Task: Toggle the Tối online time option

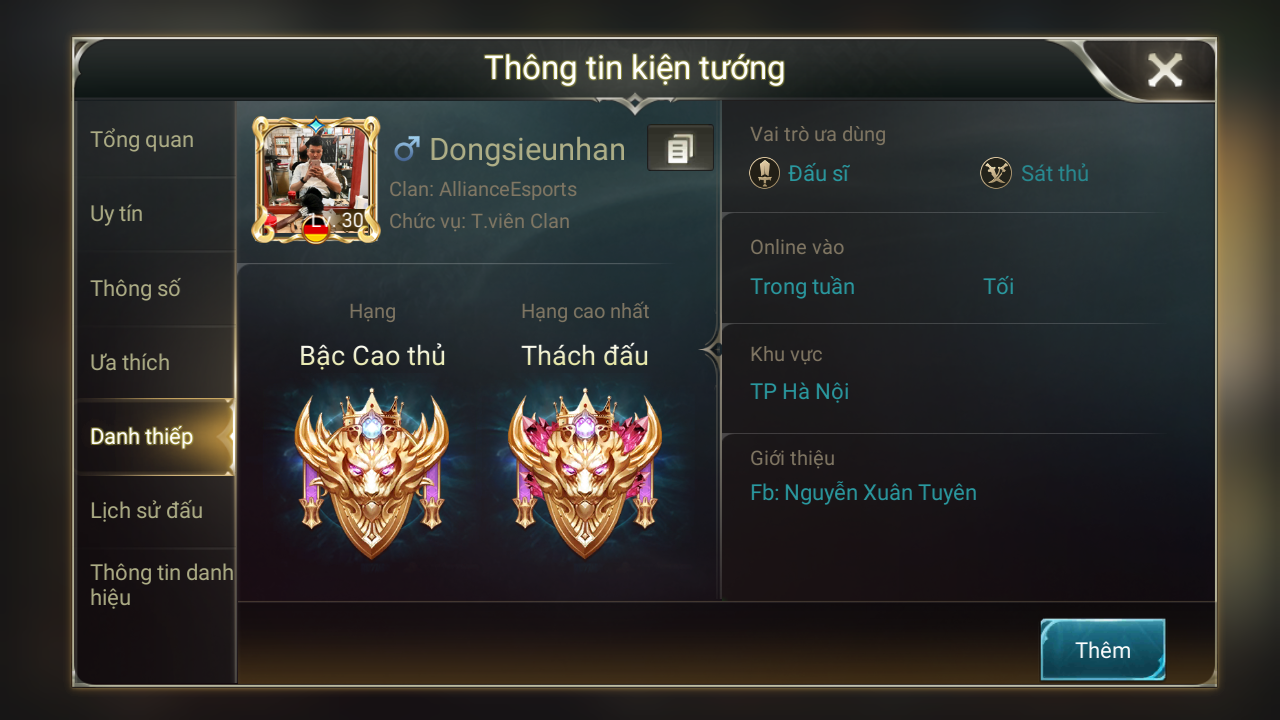Action: tap(998, 286)
